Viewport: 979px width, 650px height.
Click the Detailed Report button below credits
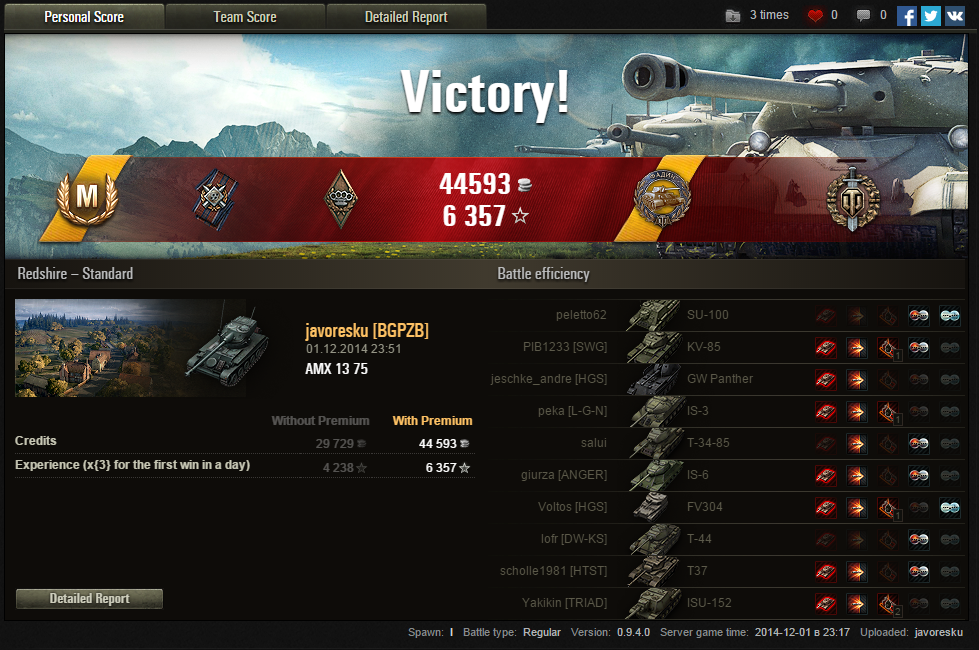click(x=90, y=598)
